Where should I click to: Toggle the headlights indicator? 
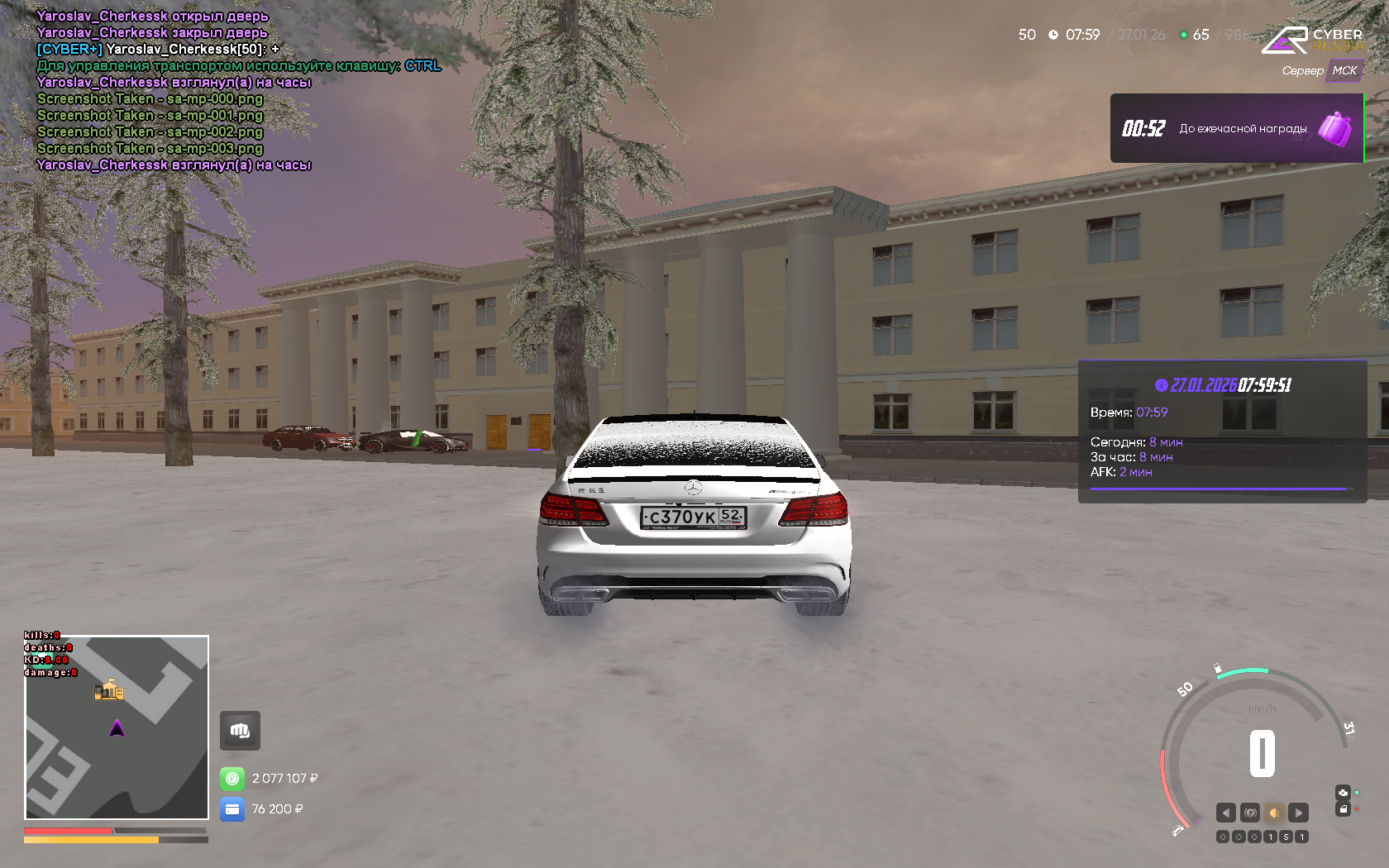tap(1274, 813)
